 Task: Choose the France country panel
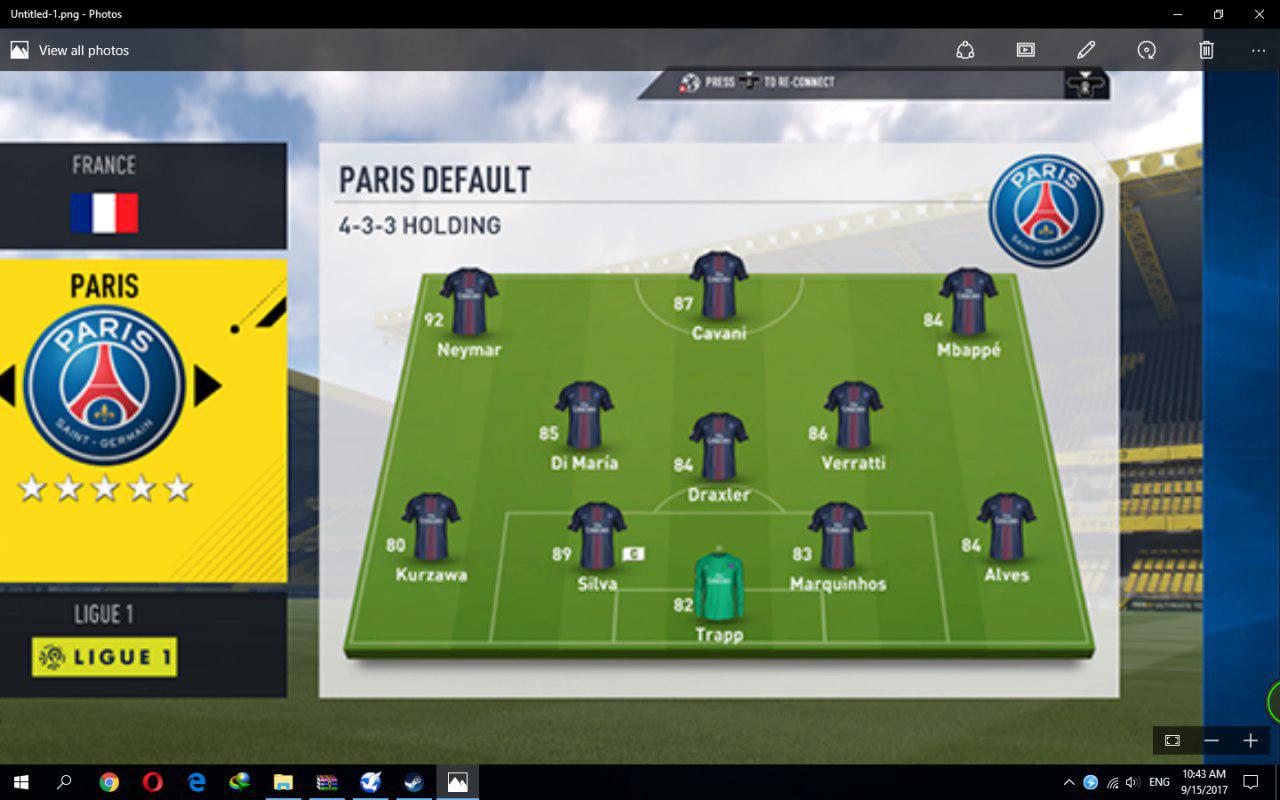point(104,196)
